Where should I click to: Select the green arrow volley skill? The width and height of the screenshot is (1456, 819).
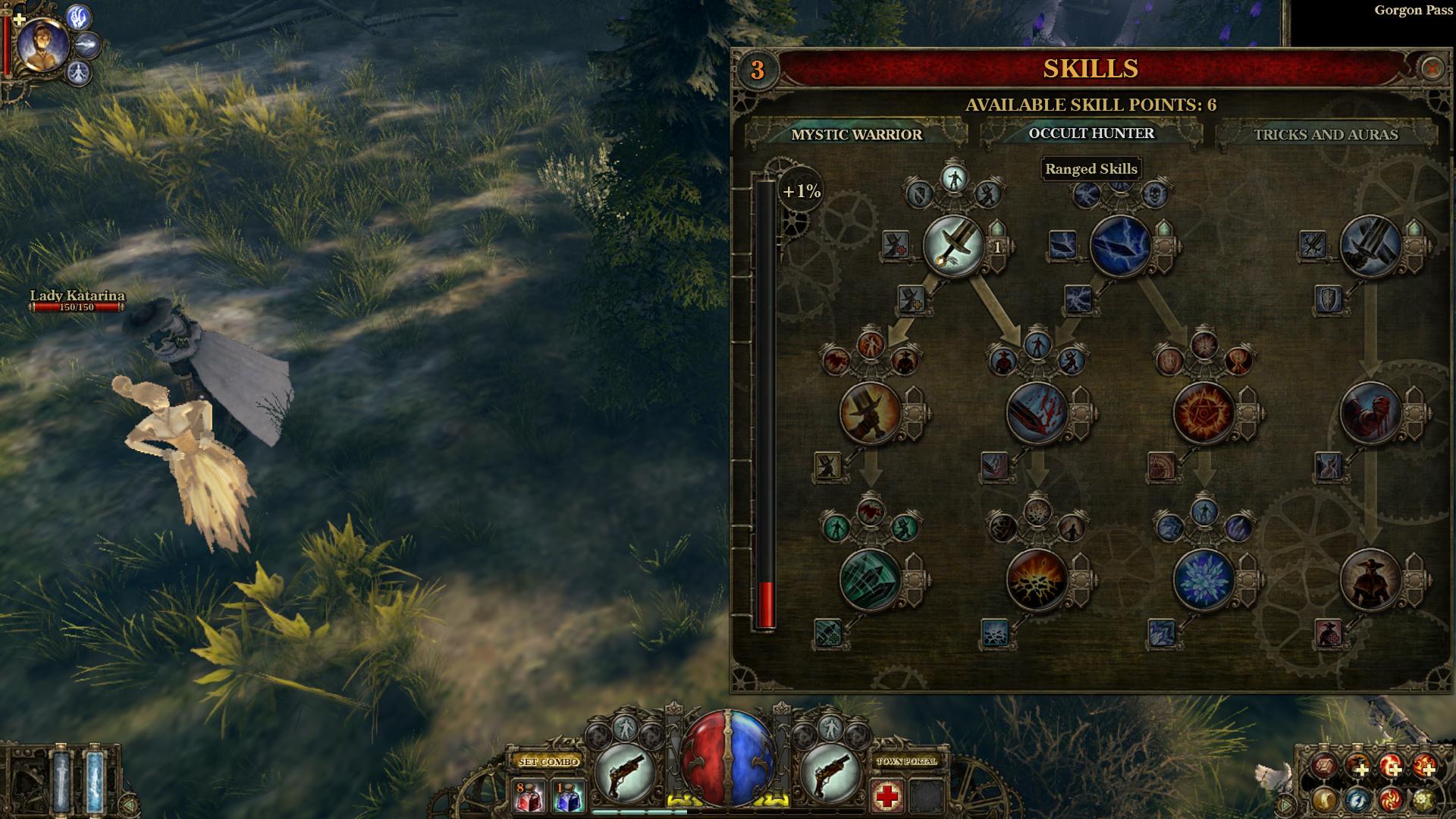coord(871,580)
